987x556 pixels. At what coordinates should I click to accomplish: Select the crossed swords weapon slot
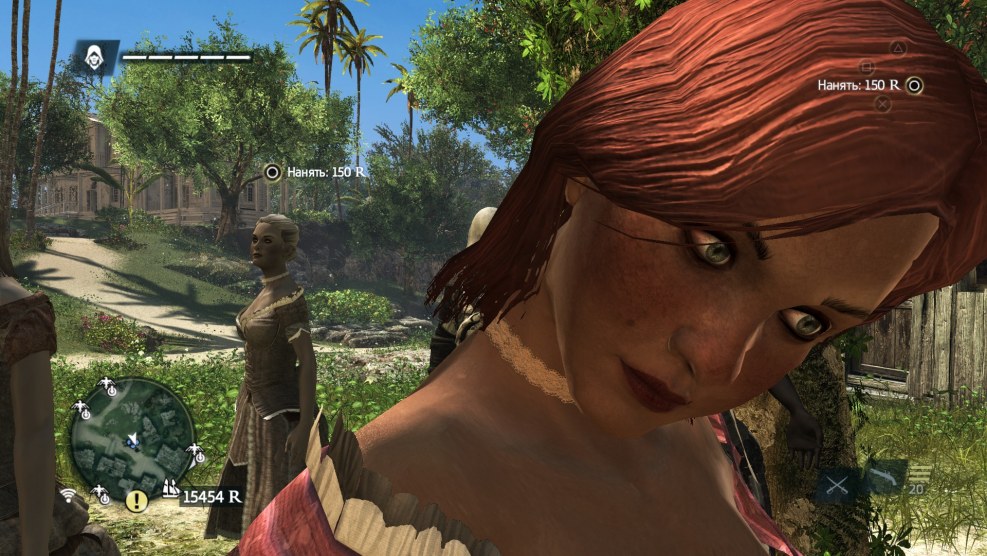pyautogui.click(x=836, y=486)
